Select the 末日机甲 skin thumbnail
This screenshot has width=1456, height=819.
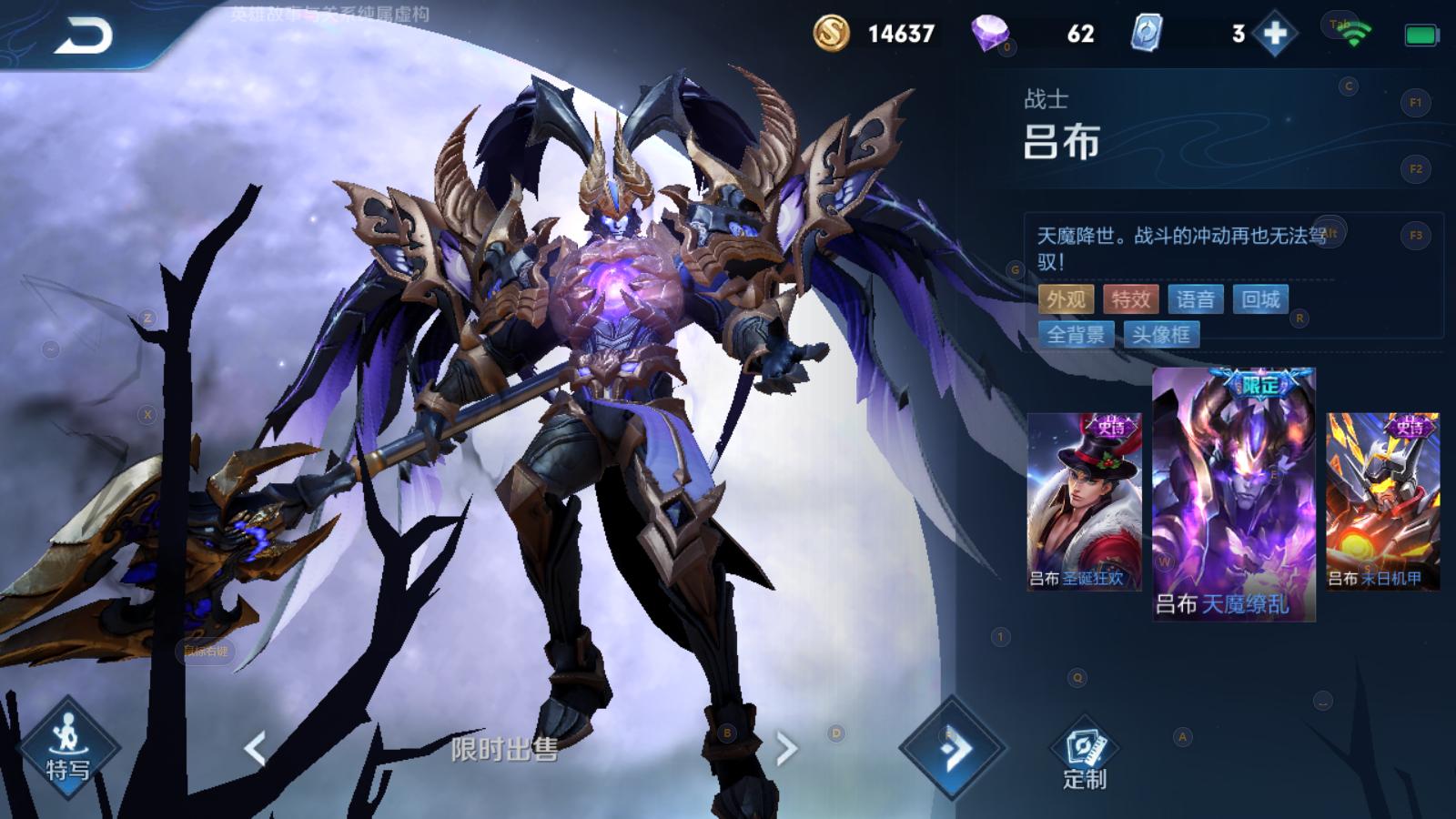coord(1382,501)
